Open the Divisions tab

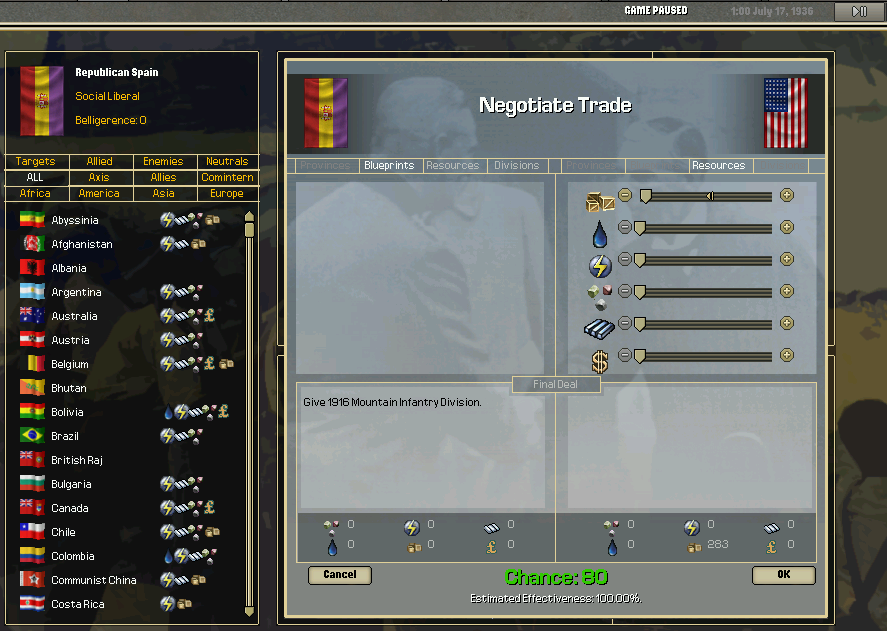(516, 166)
